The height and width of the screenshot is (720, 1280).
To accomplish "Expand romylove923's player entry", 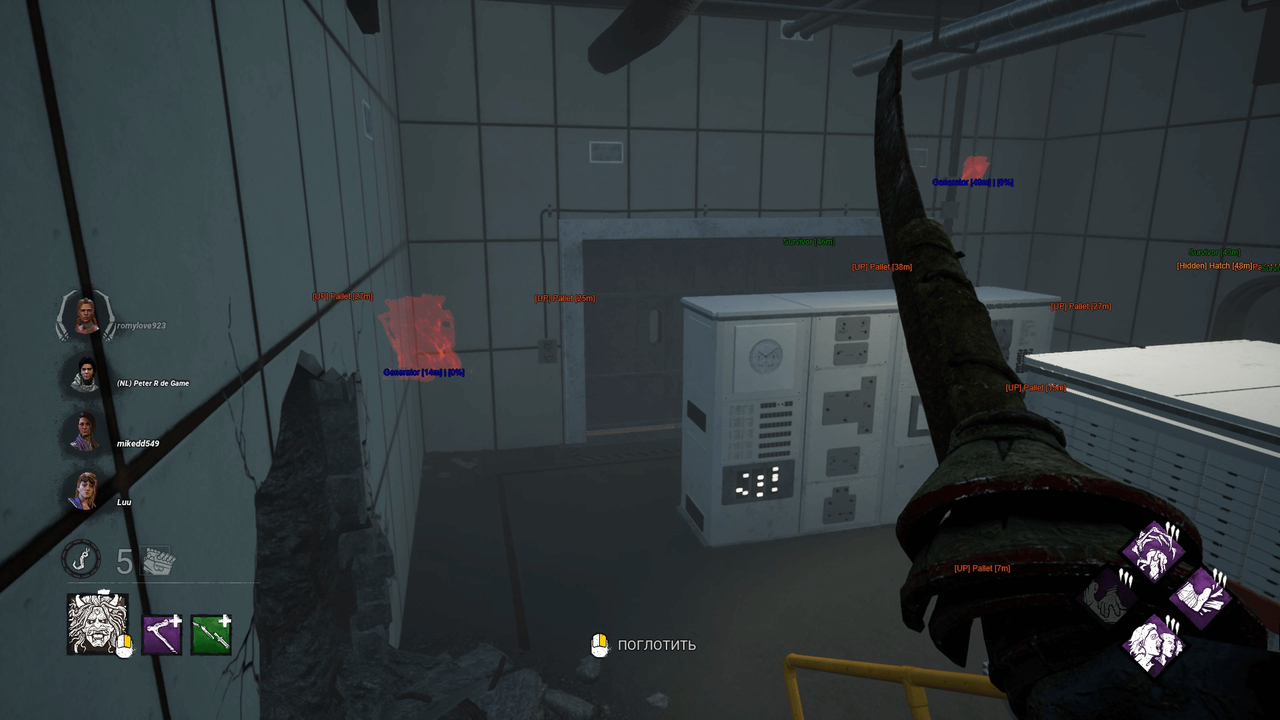I will (85, 316).
